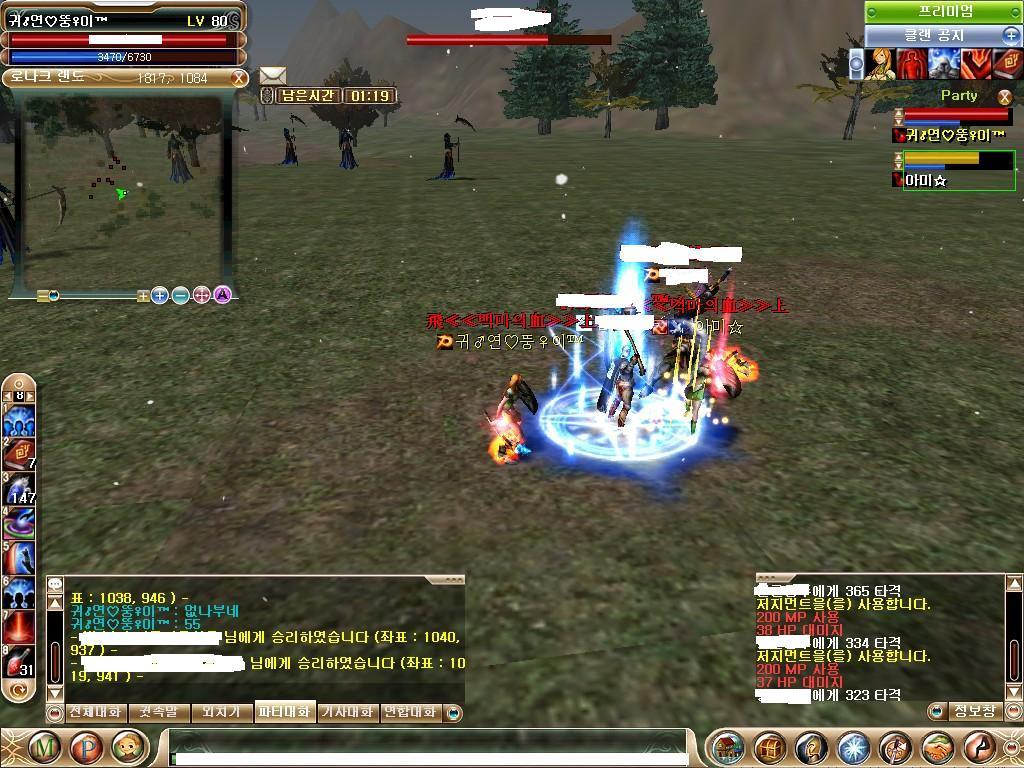The height and width of the screenshot is (768, 1024).
Task: Close the minimap with the X button
Action: coord(239,78)
